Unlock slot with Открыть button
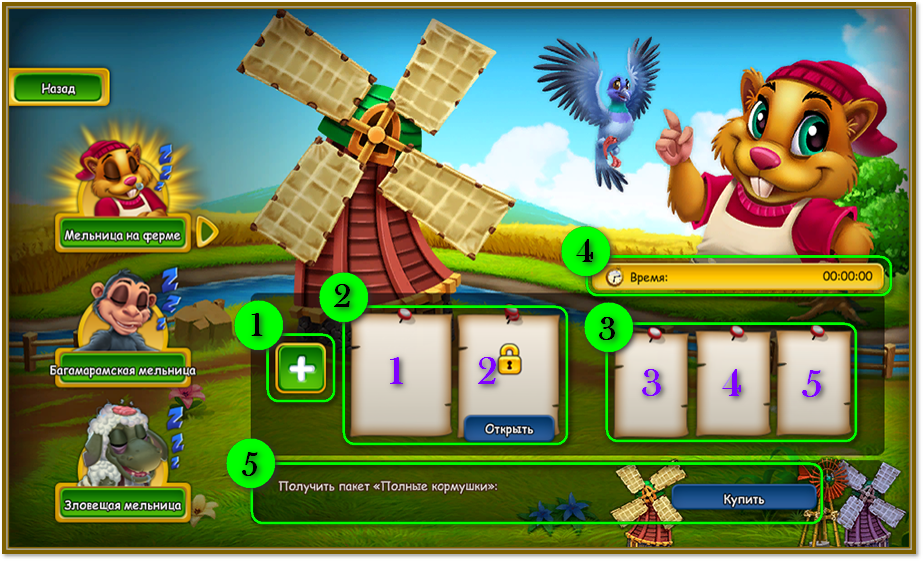923x561 pixels. pos(508,429)
